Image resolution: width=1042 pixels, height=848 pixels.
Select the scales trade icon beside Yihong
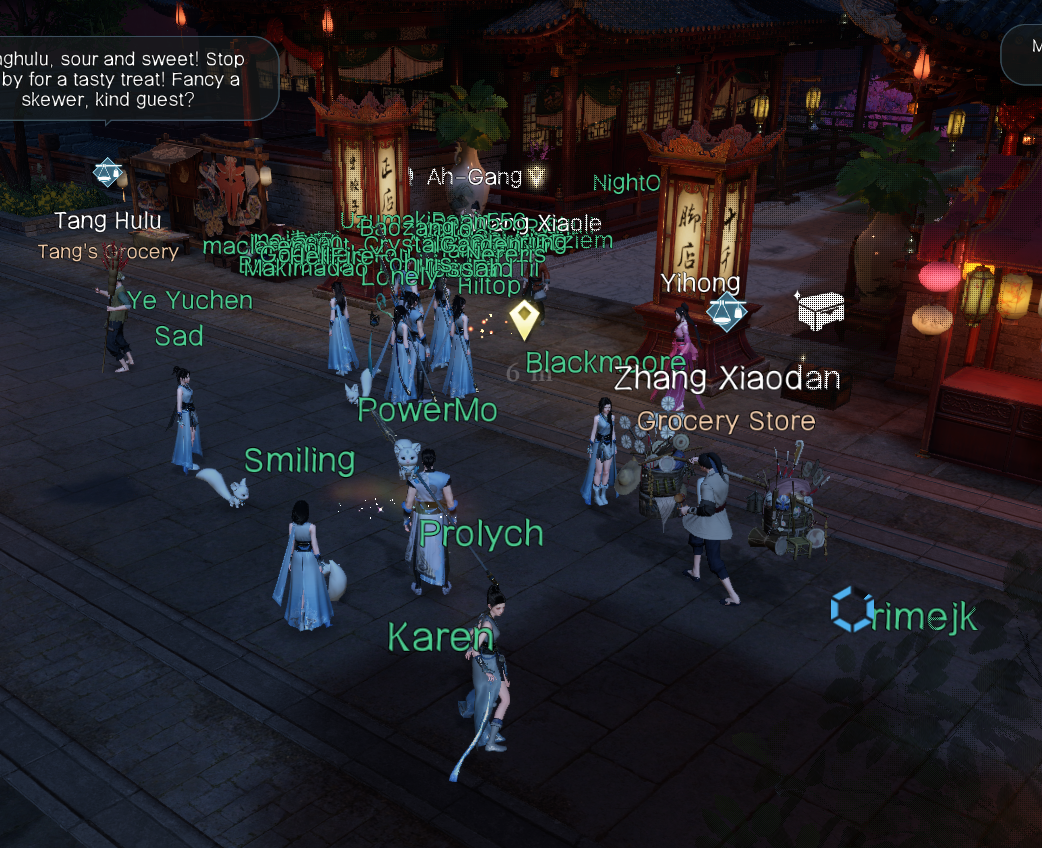725,312
